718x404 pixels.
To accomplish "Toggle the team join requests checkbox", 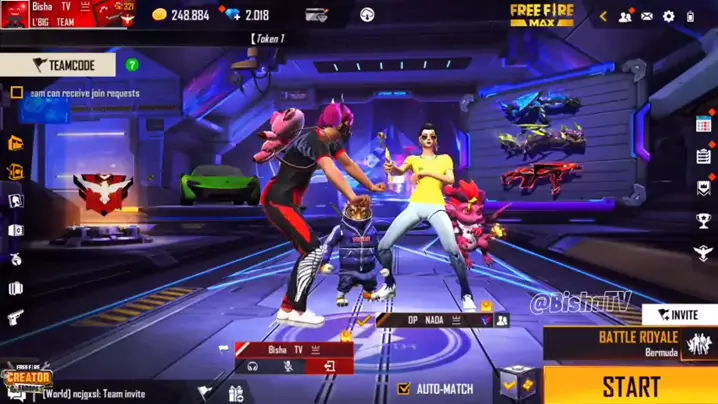I will tap(17, 93).
